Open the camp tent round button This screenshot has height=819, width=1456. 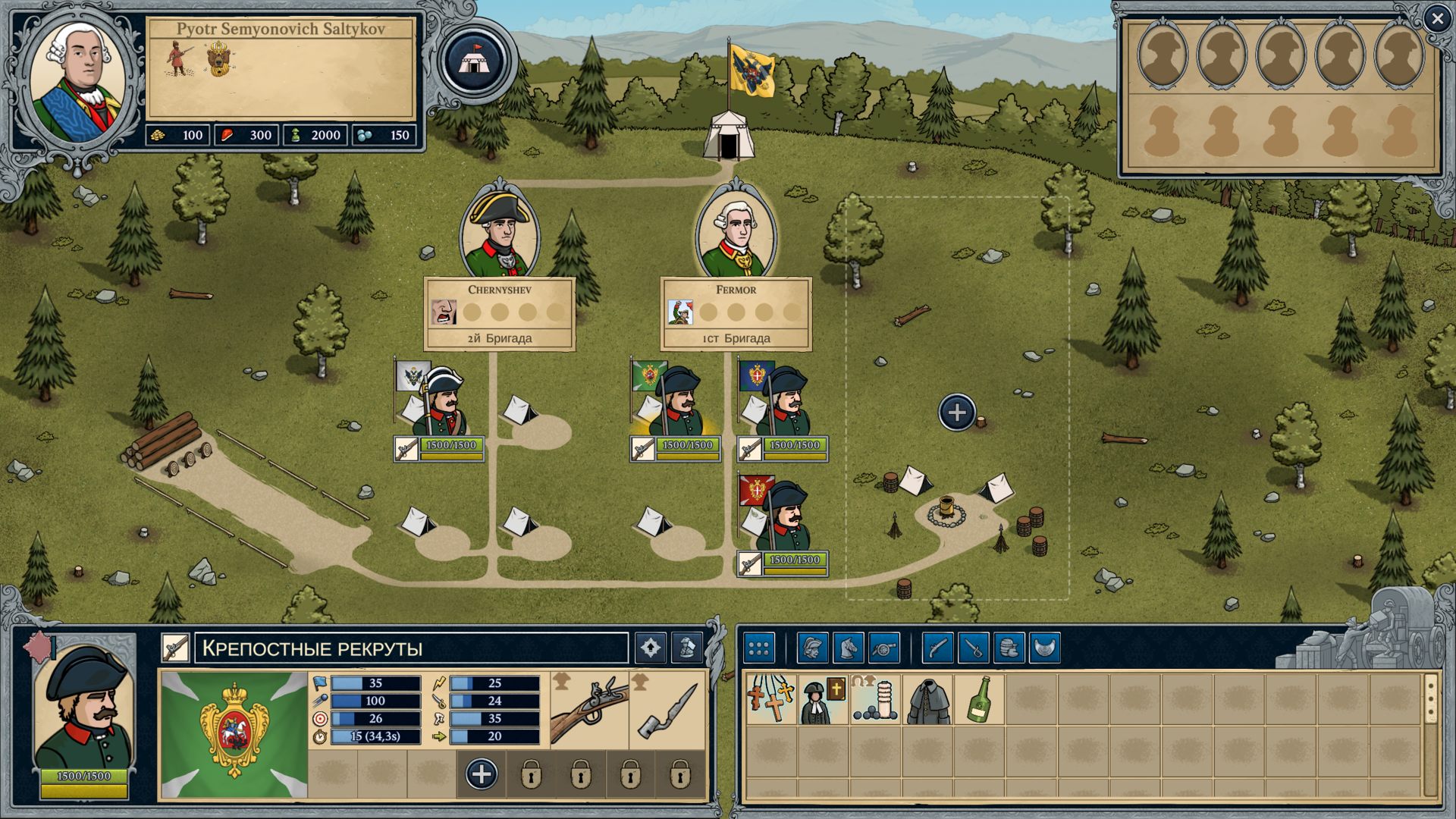point(474,60)
